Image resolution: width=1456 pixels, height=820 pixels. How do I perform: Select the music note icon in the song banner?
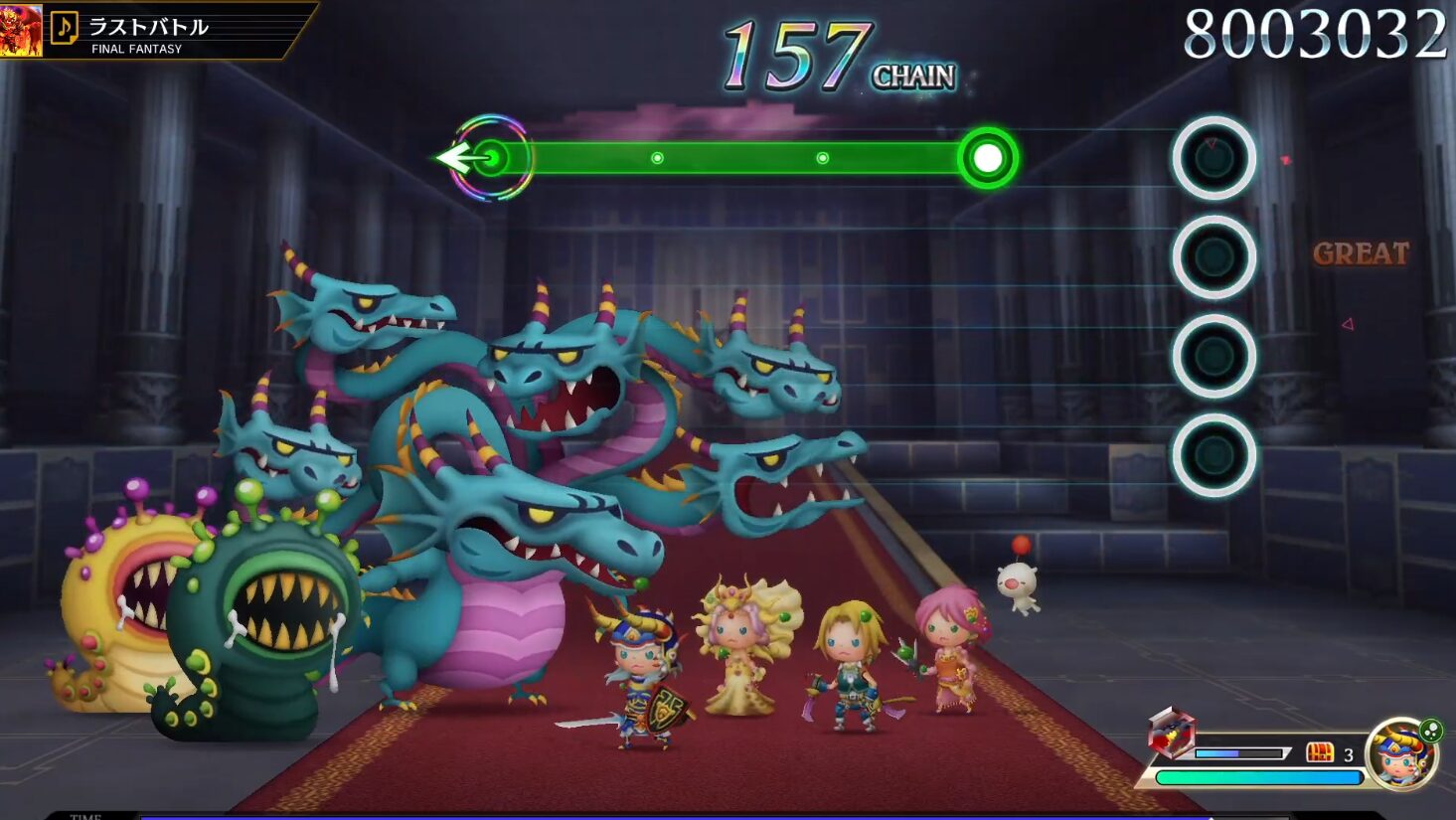[x=65, y=28]
